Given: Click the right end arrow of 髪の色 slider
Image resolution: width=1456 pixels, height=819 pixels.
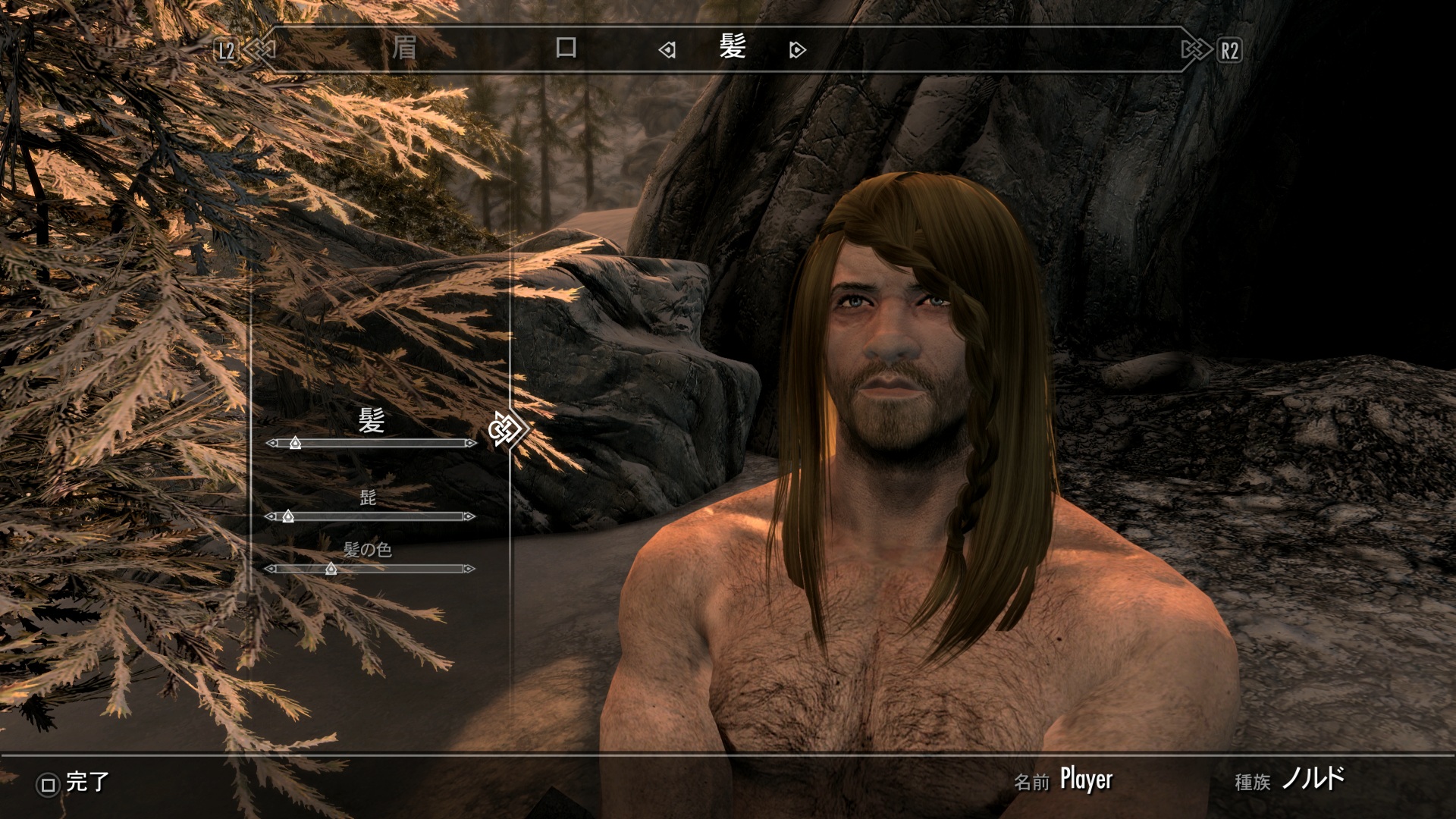Looking at the screenshot, I should 469,569.
